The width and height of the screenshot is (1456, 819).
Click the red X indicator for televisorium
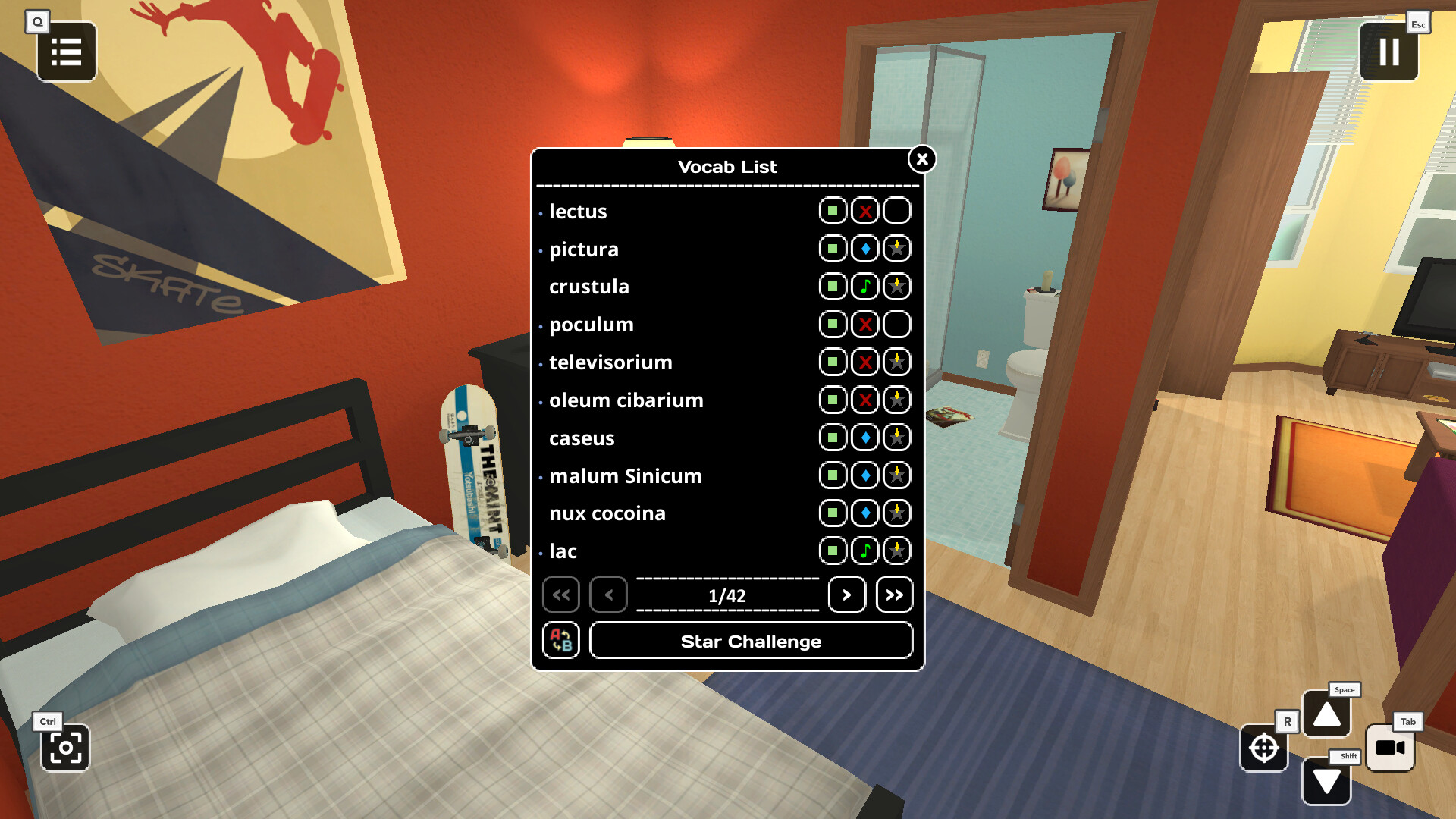[864, 362]
